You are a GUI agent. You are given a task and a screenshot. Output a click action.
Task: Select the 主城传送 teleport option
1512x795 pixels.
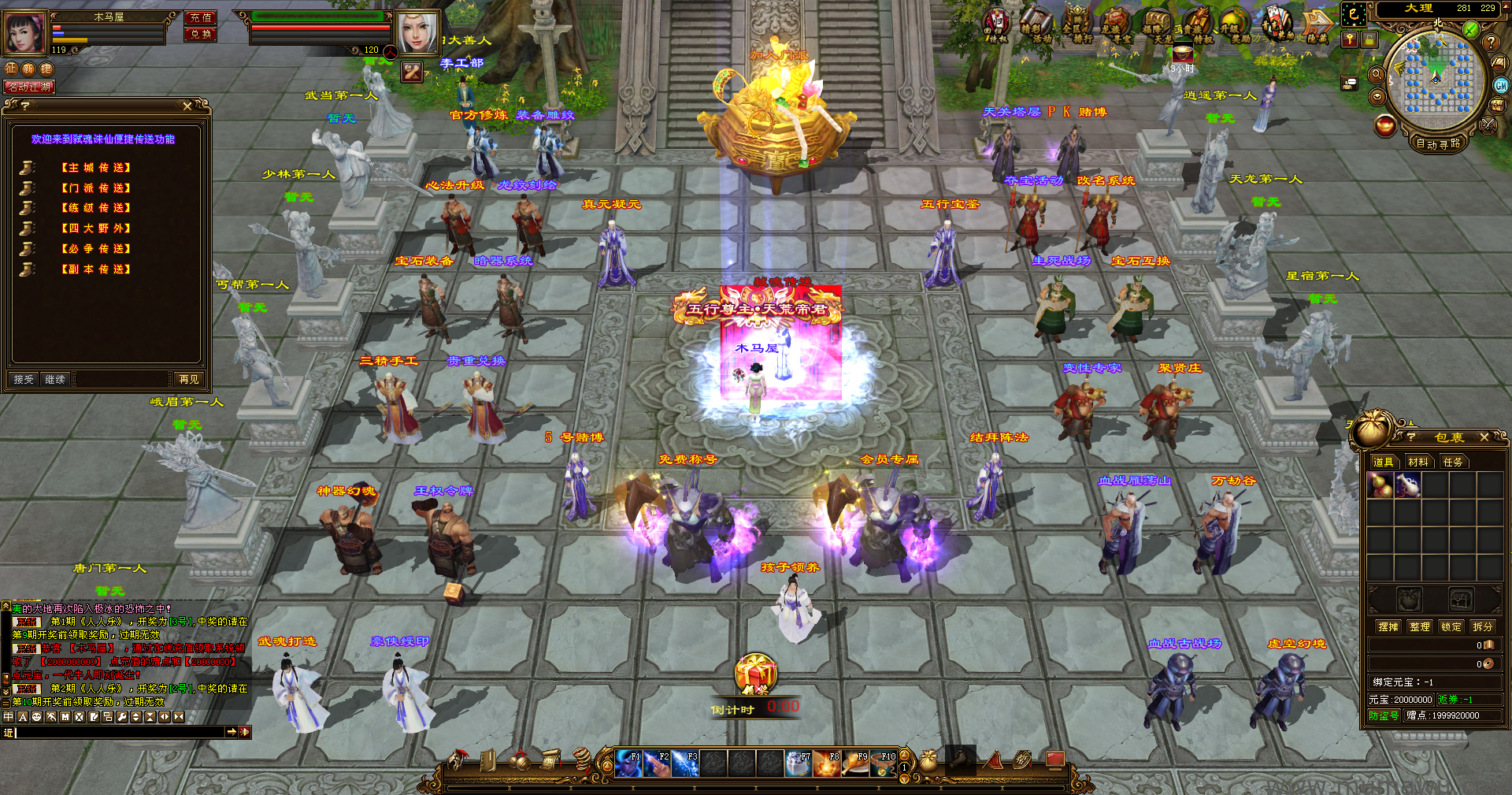96,168
